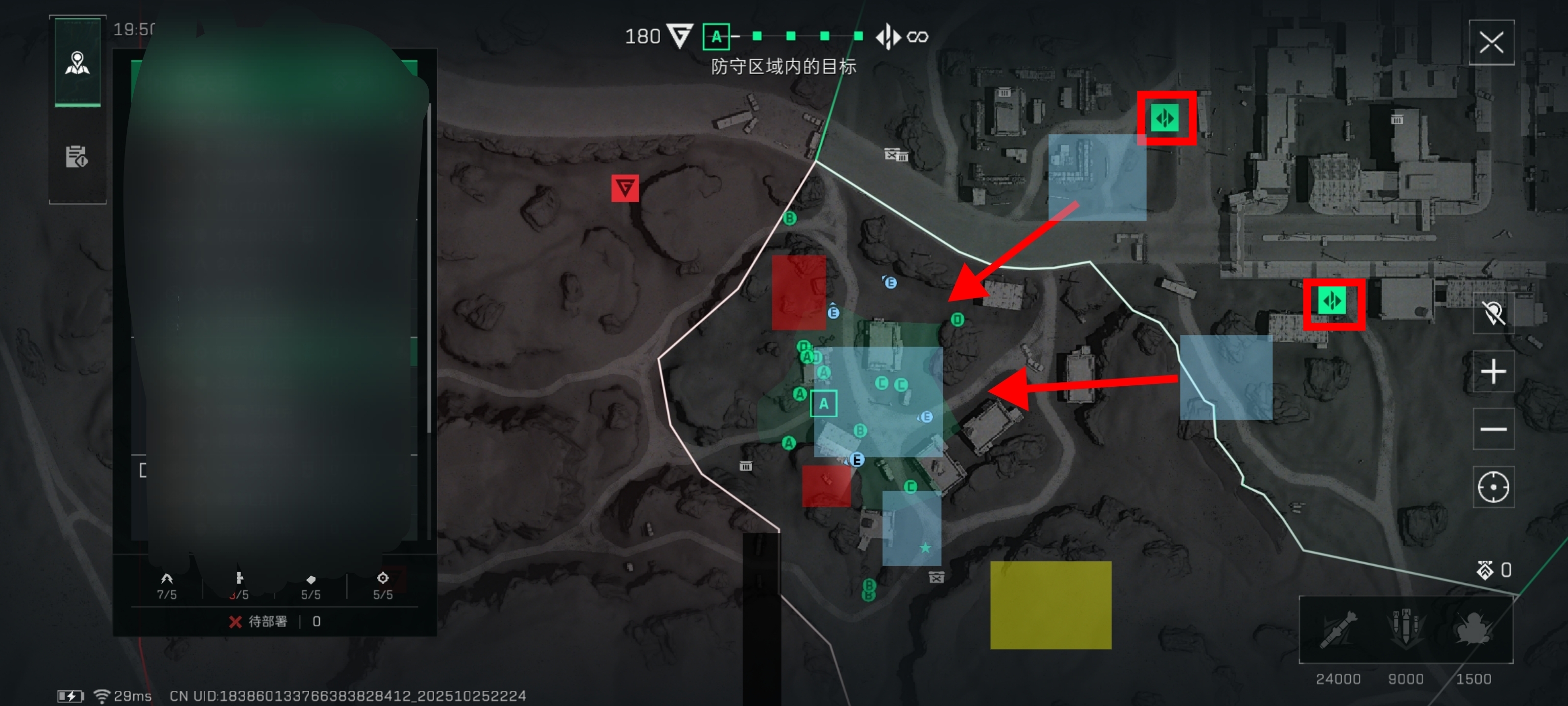
Task: Zoom in the map with plus button
Action: (1493, 372)
